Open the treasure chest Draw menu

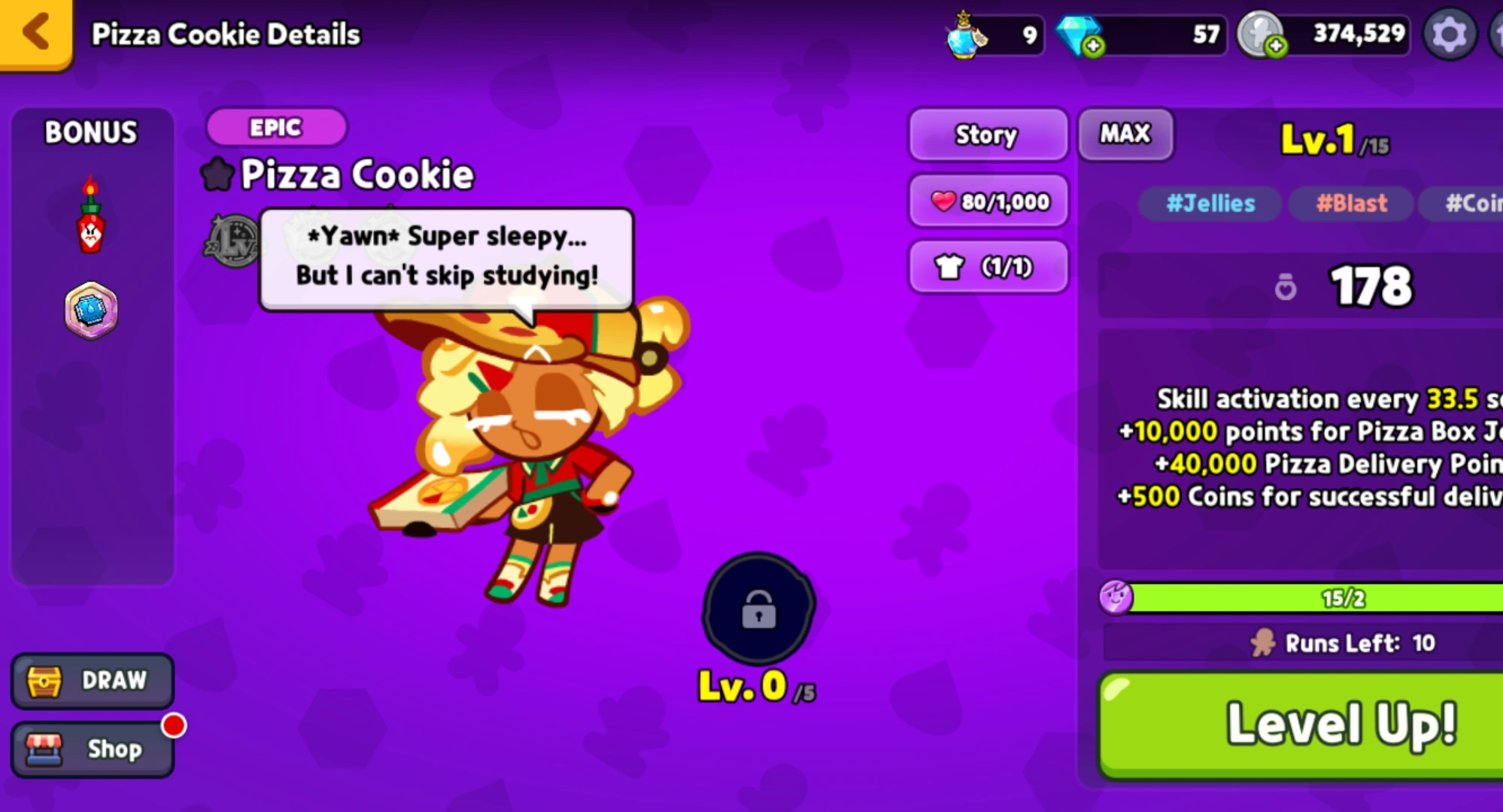(x=92, y=680)
